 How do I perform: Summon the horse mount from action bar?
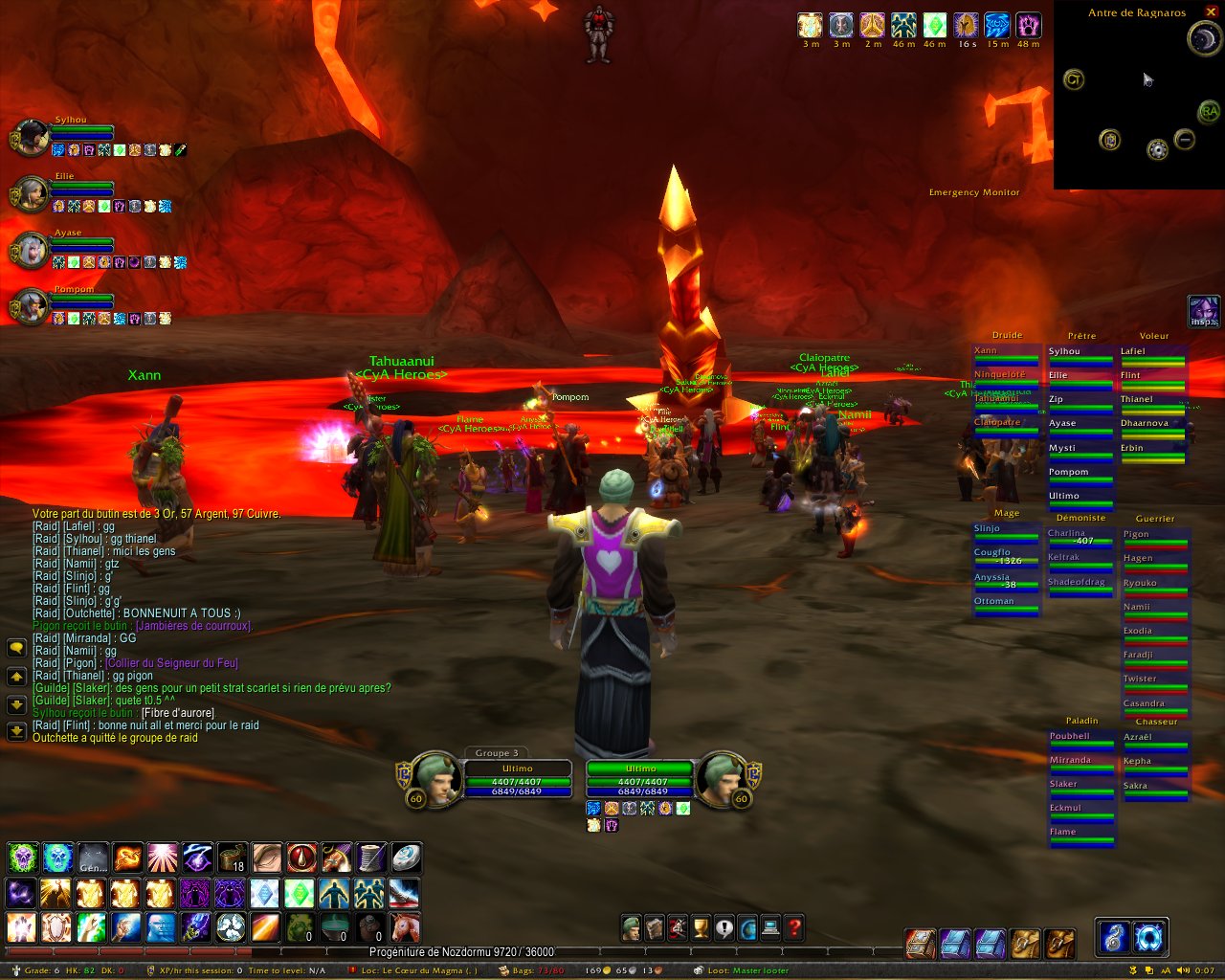(405, 926)
